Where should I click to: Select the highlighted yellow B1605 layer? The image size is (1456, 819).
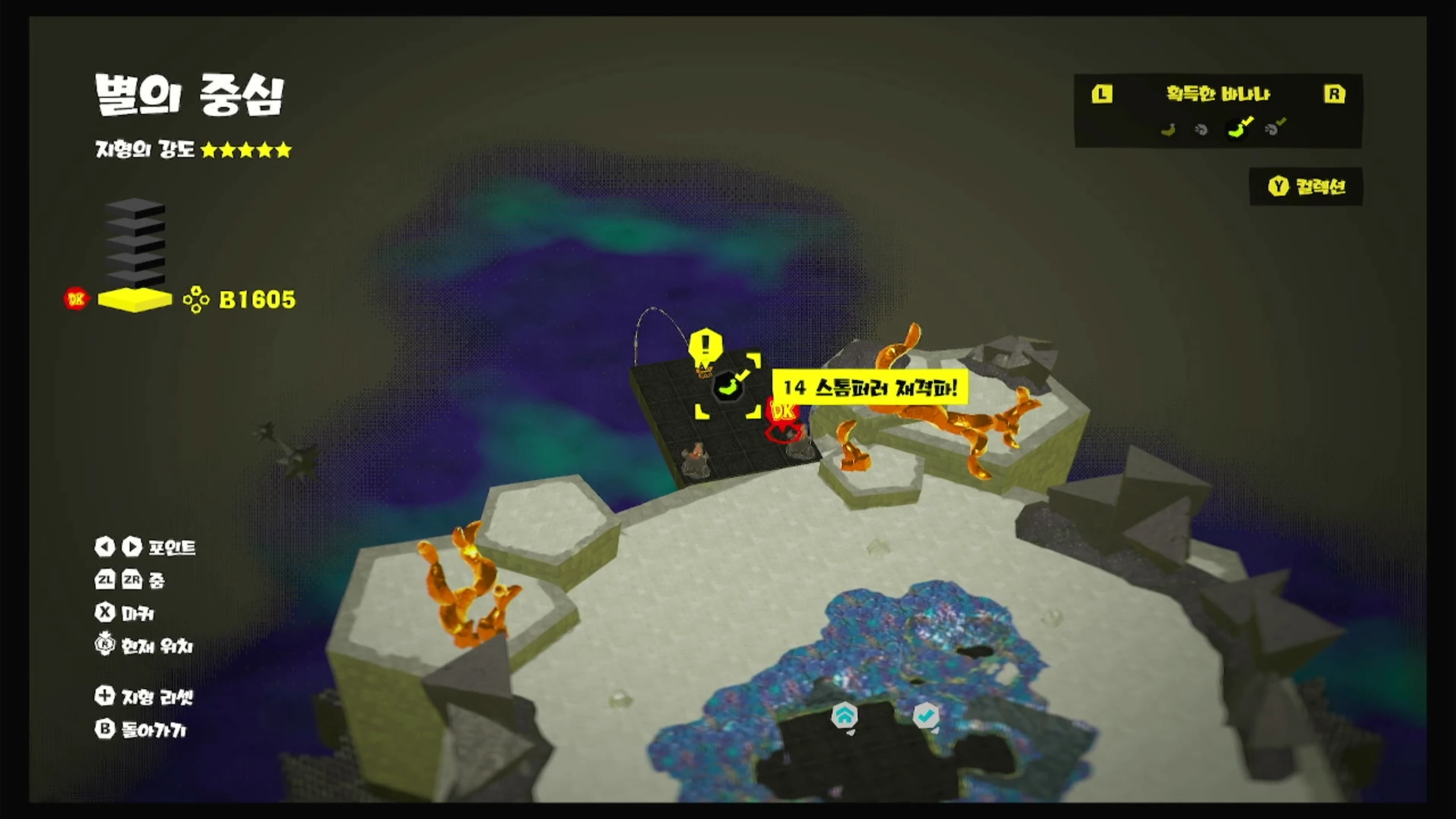point(135,300)
